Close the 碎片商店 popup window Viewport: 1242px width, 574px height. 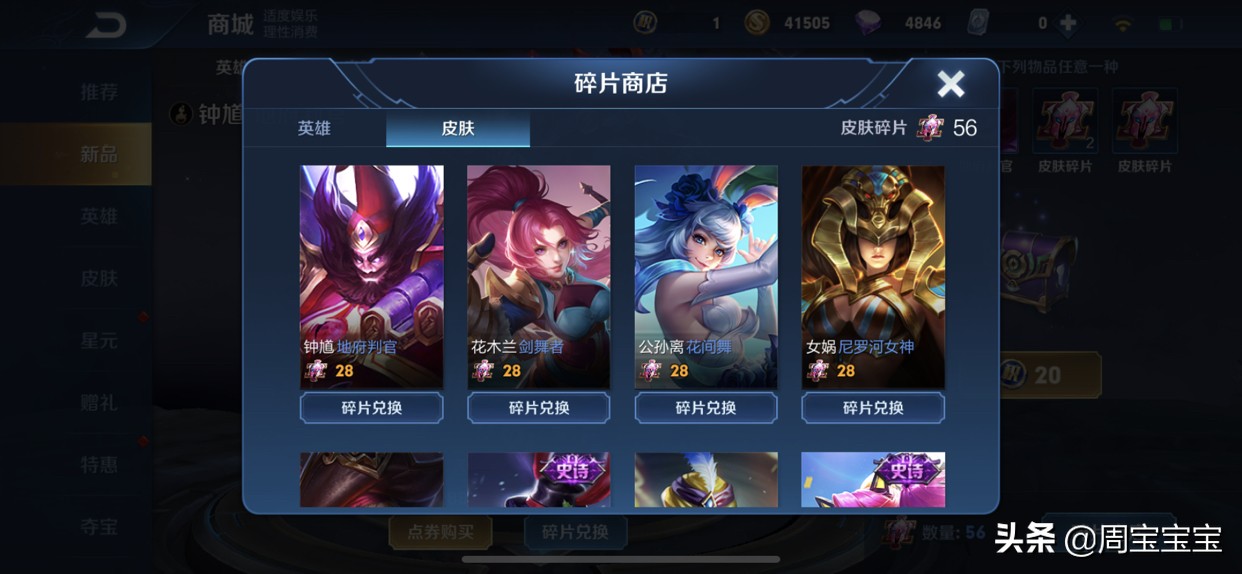pos(950,84)
